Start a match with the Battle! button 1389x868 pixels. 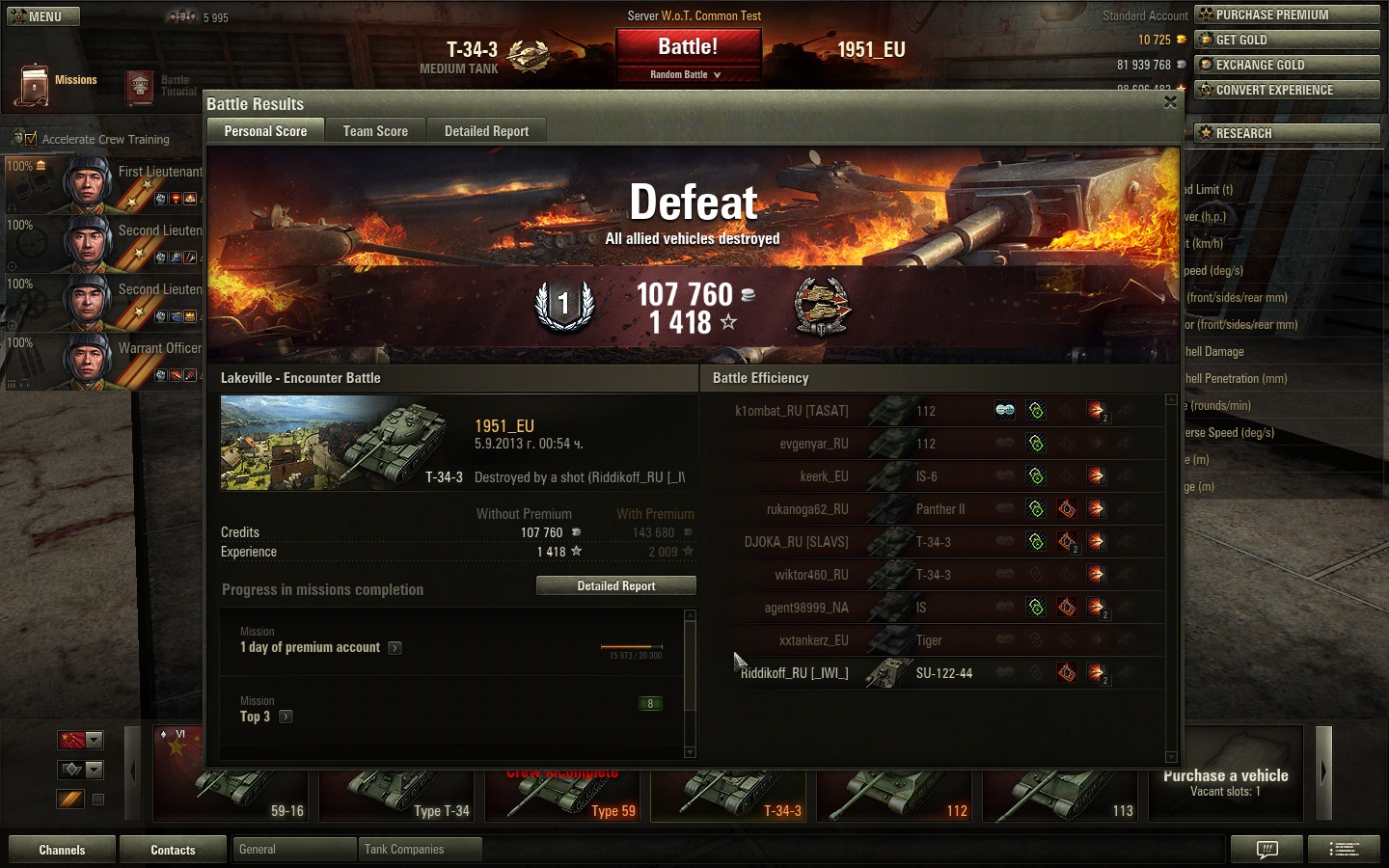pos(688,46)
